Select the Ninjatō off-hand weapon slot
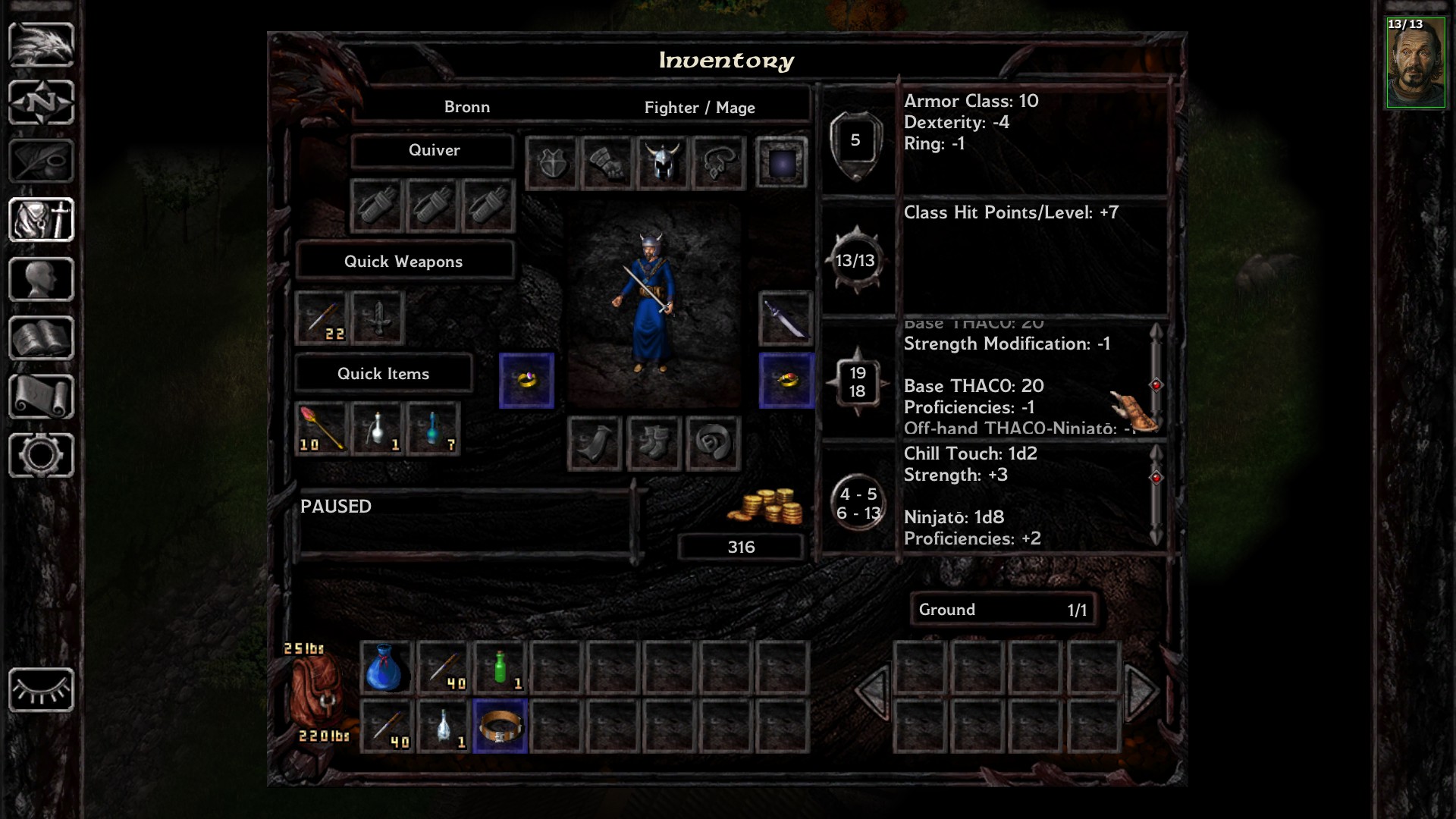 point(786,318)
